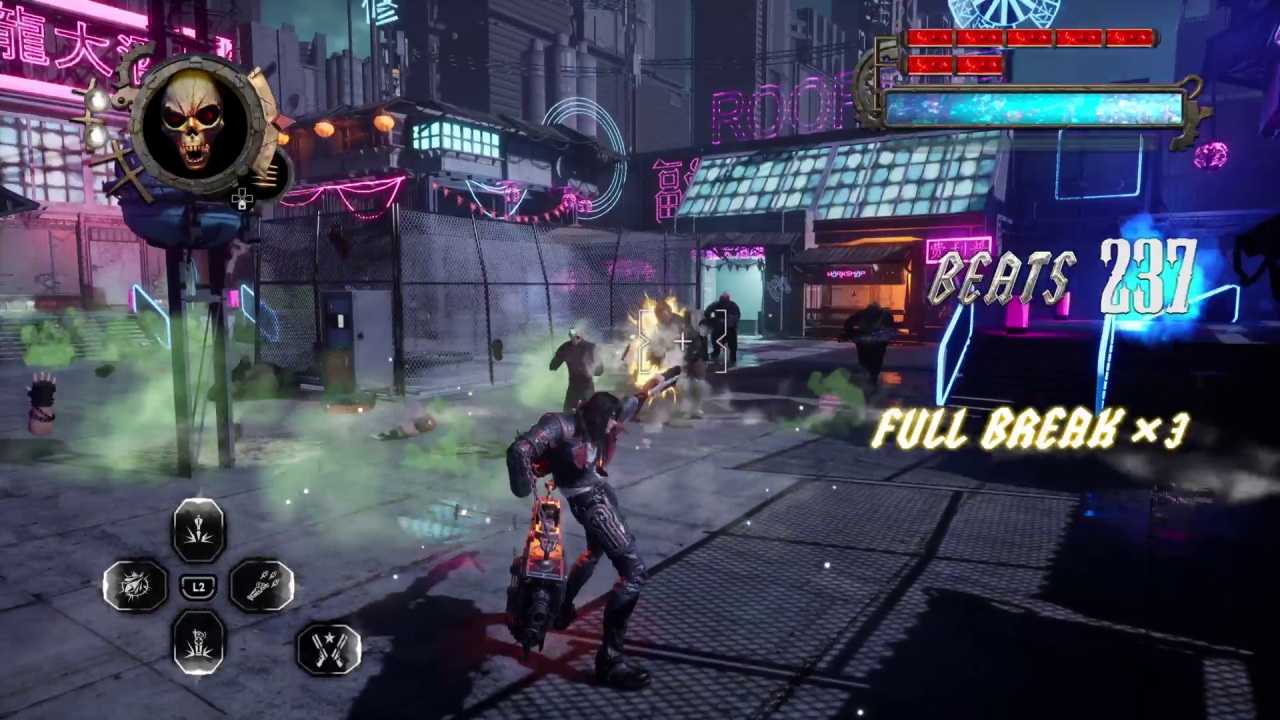The image size is (1280, 720).
Task: Choose the crossed guns star skill
Action: 329,648
